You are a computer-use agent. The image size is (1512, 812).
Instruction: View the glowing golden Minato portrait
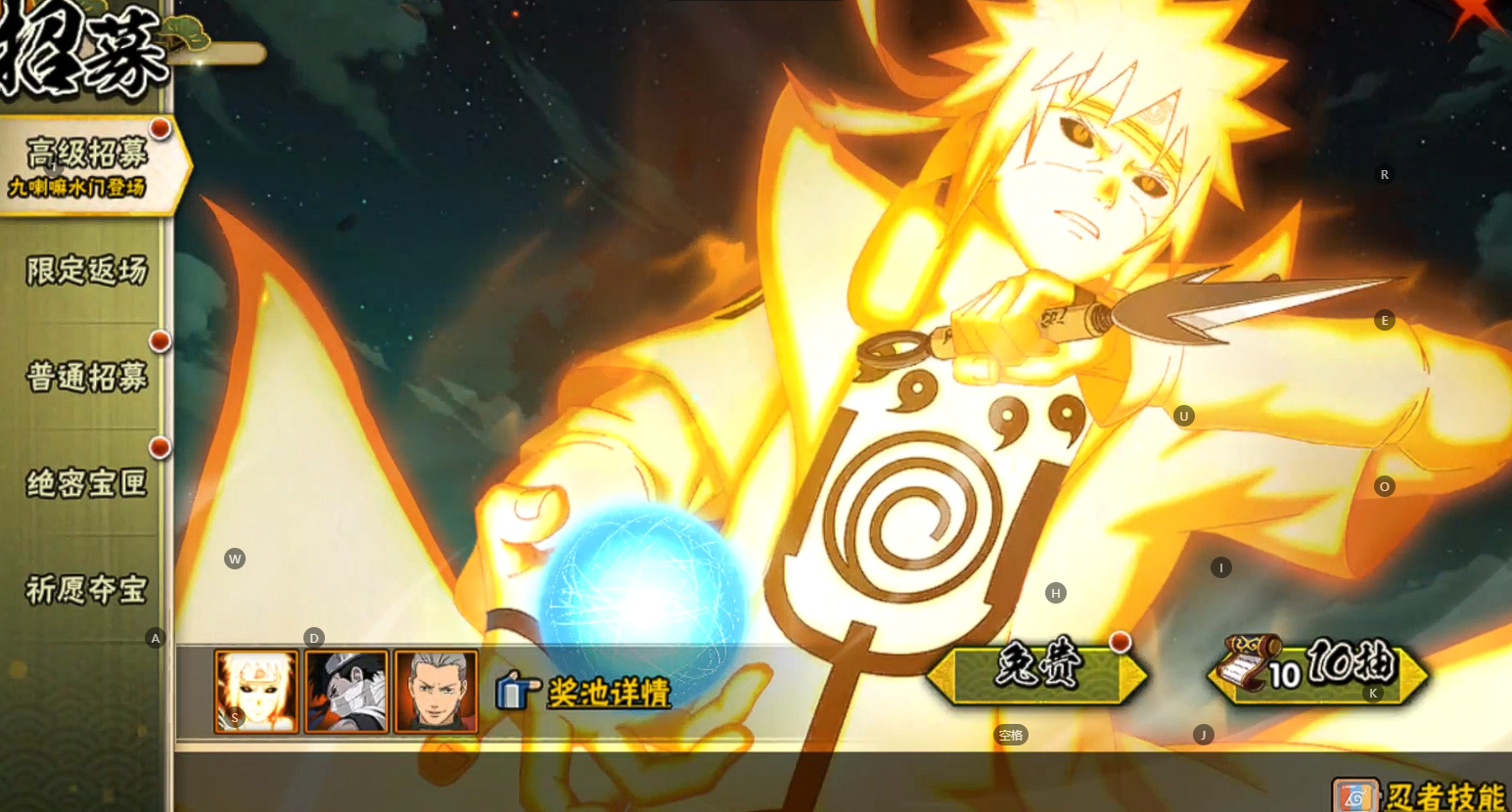(256, 692)
